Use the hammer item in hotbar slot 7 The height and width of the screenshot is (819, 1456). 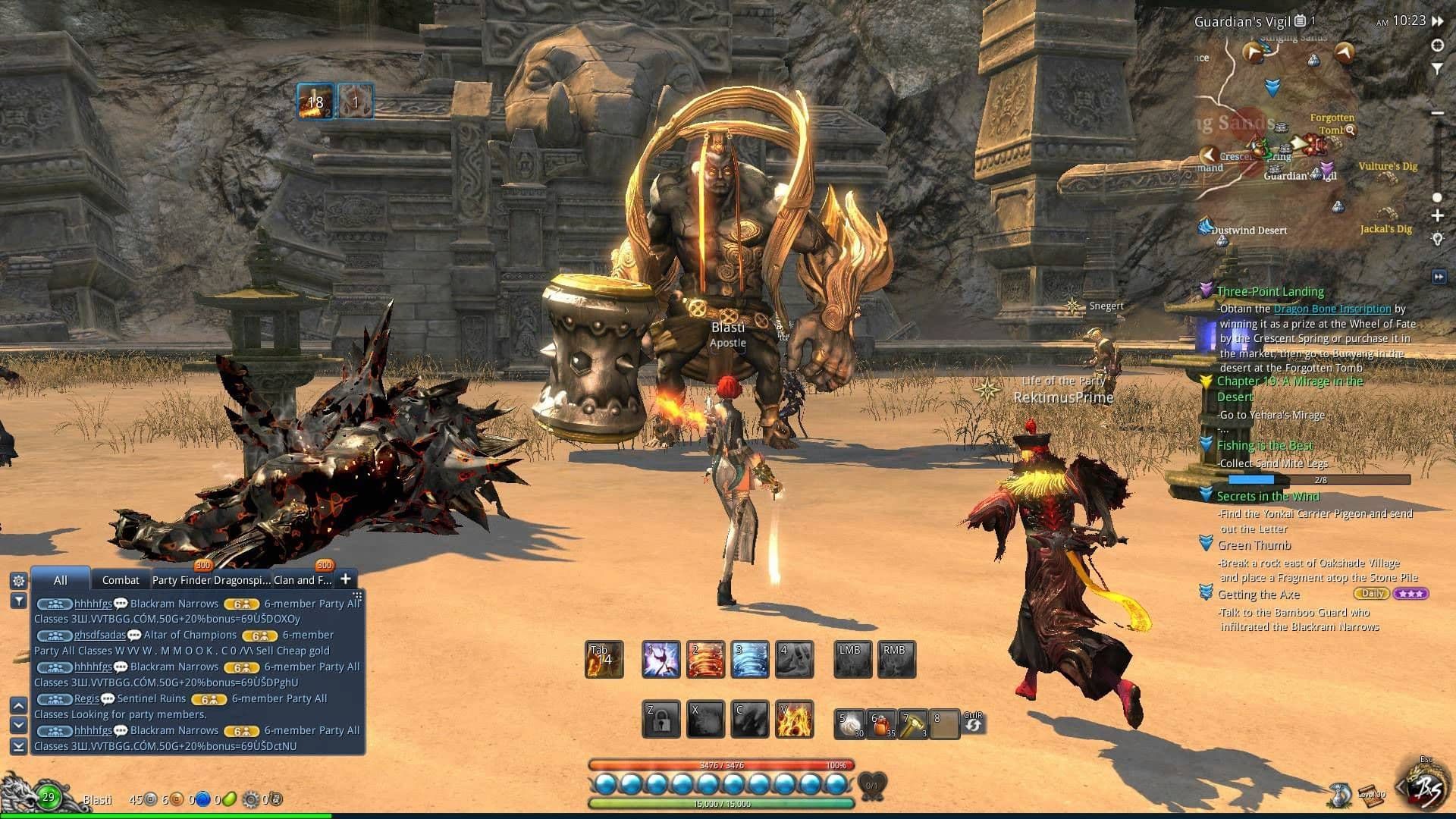coord(914,722)
